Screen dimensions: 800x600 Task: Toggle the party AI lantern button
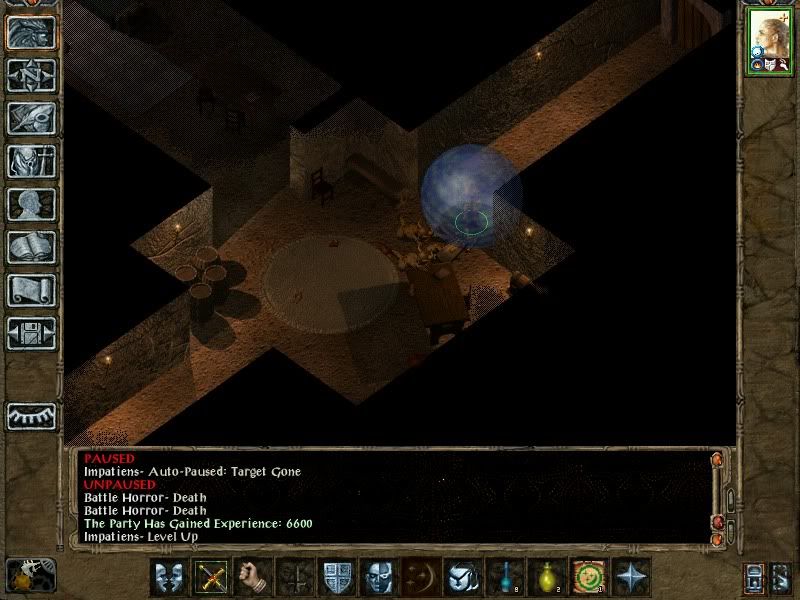tap(754, 577)
